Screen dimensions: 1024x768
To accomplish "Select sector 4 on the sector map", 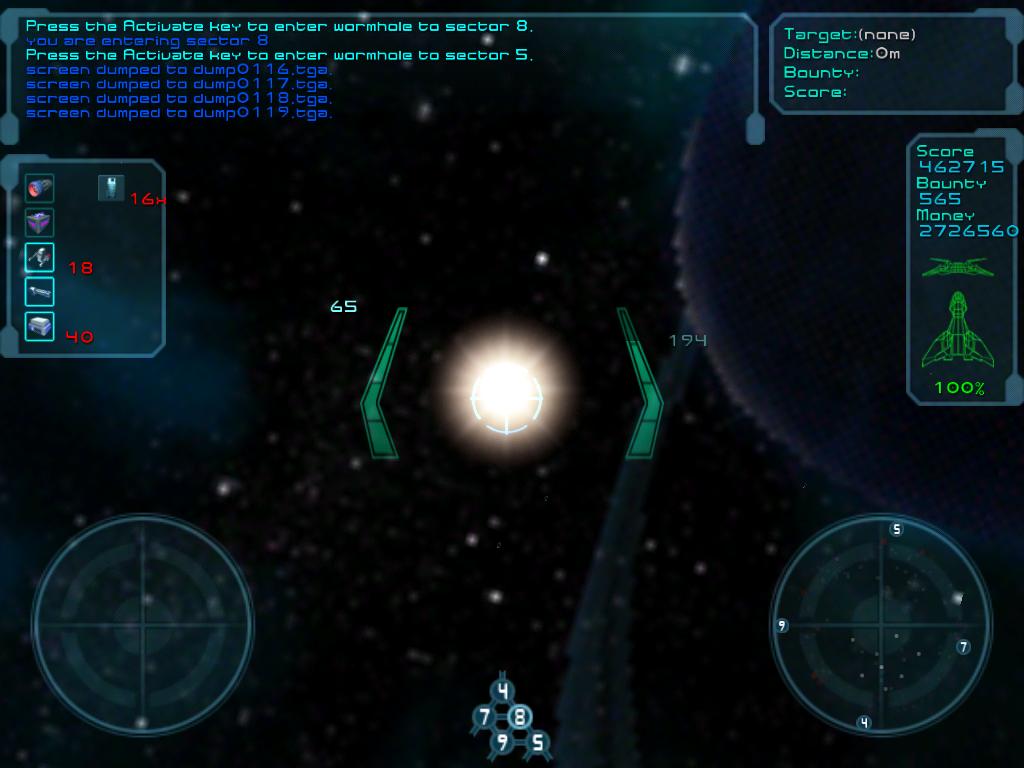I will [503, 691].
